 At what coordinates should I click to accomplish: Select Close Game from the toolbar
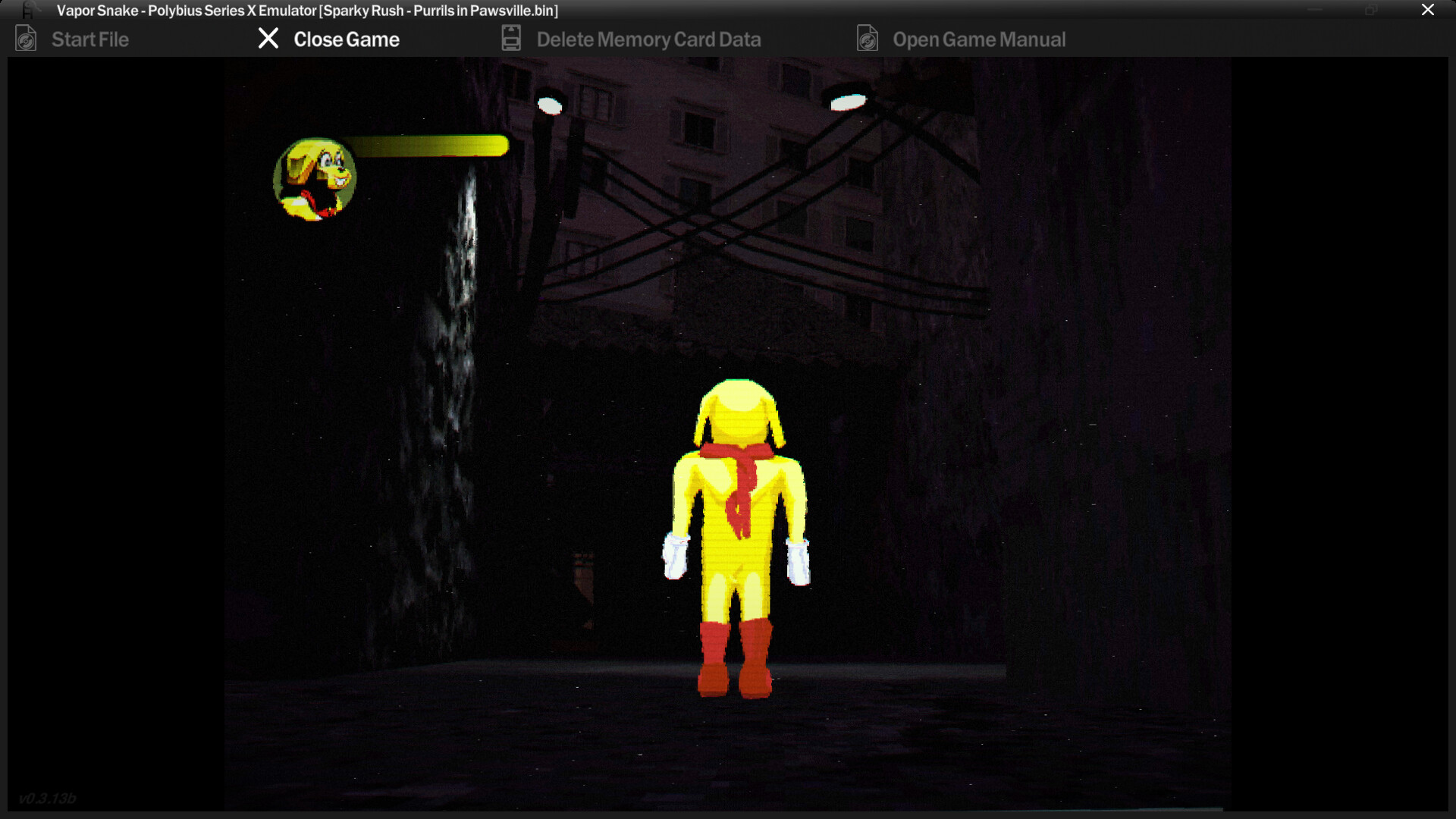(x=347, y=39)
